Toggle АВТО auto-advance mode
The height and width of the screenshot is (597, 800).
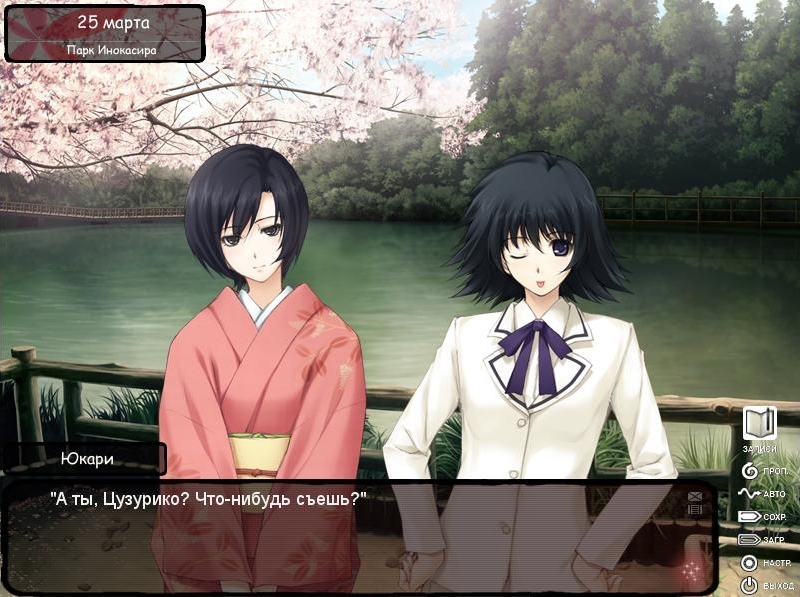pyautogui.click(x=760, y=493)
